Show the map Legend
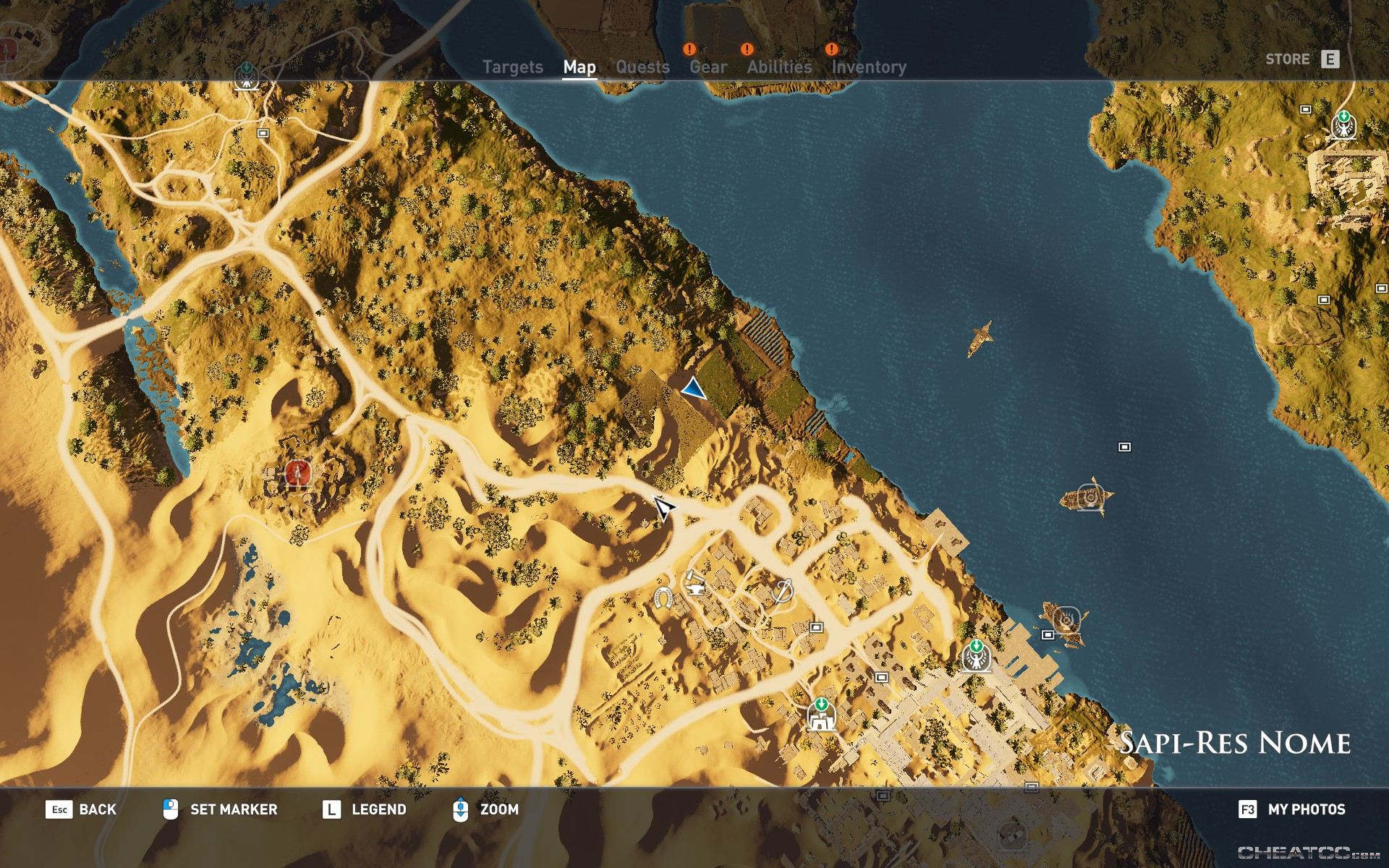Screen dimensions: 1389x868 tap(364, 809)
